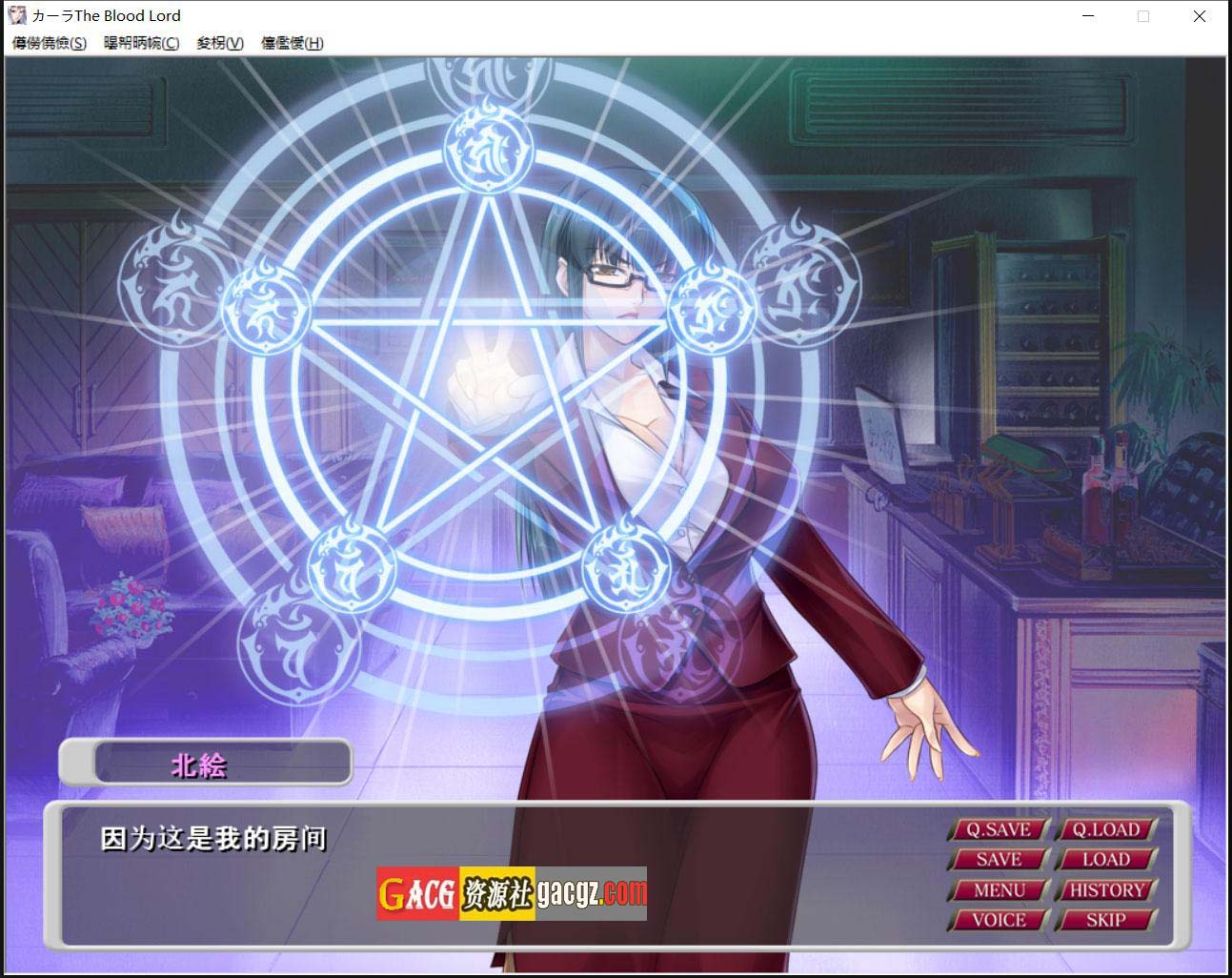
Task: Click the Q.SAVE quick save button
Action: 998,829
